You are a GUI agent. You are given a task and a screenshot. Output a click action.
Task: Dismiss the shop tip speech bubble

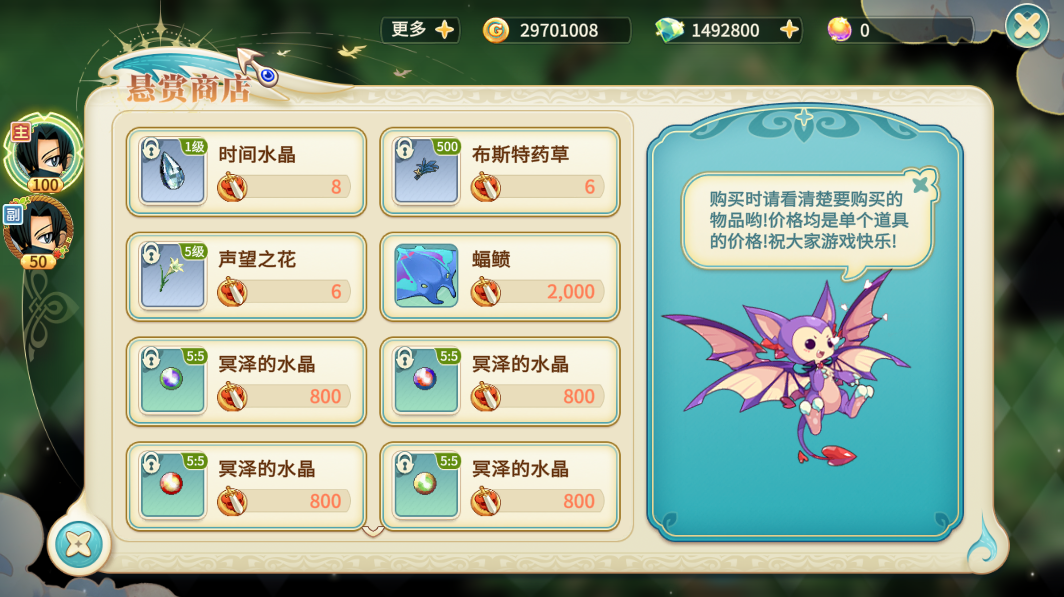(922, 183)
